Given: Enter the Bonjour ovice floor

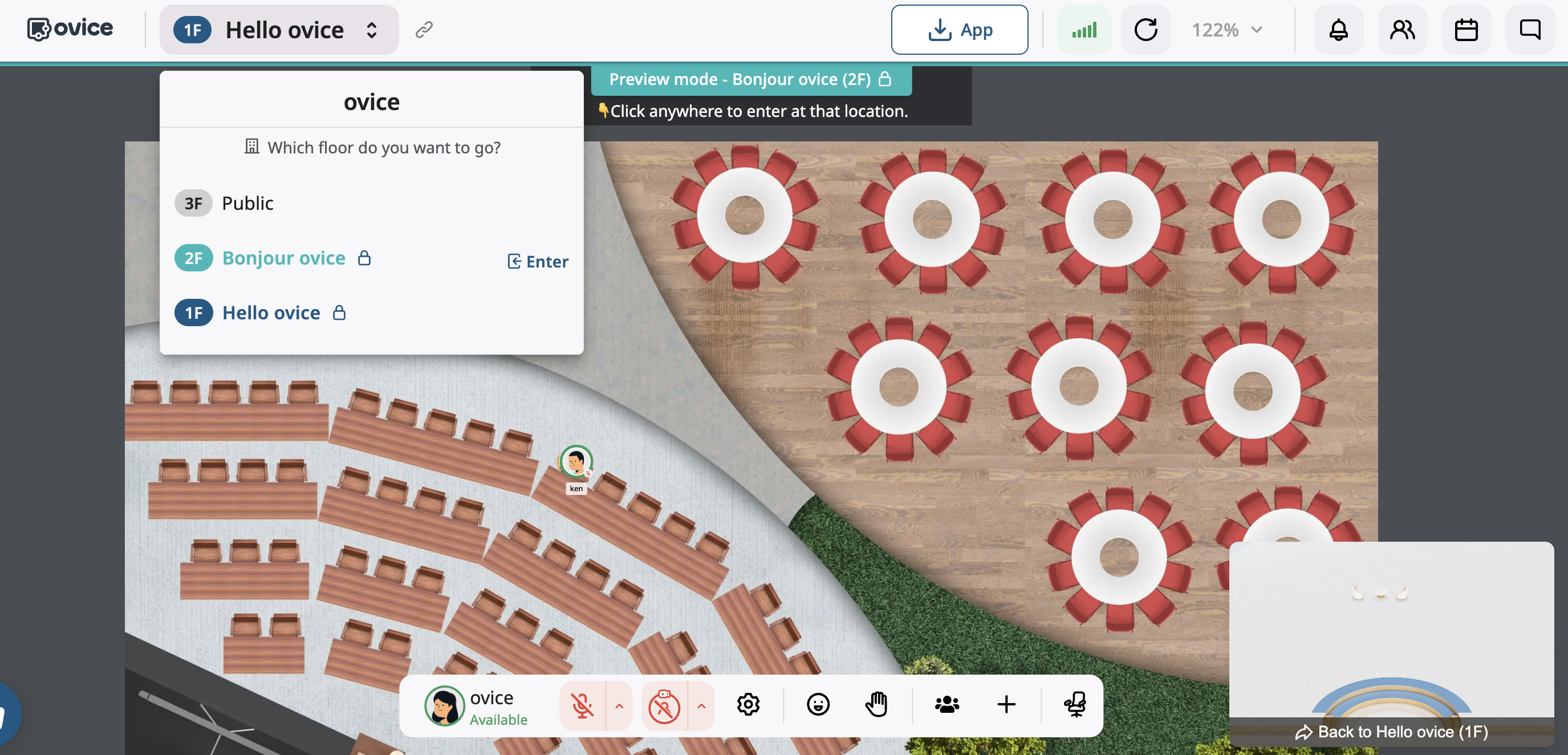Looking at the screenshot, I should [538, 262].
